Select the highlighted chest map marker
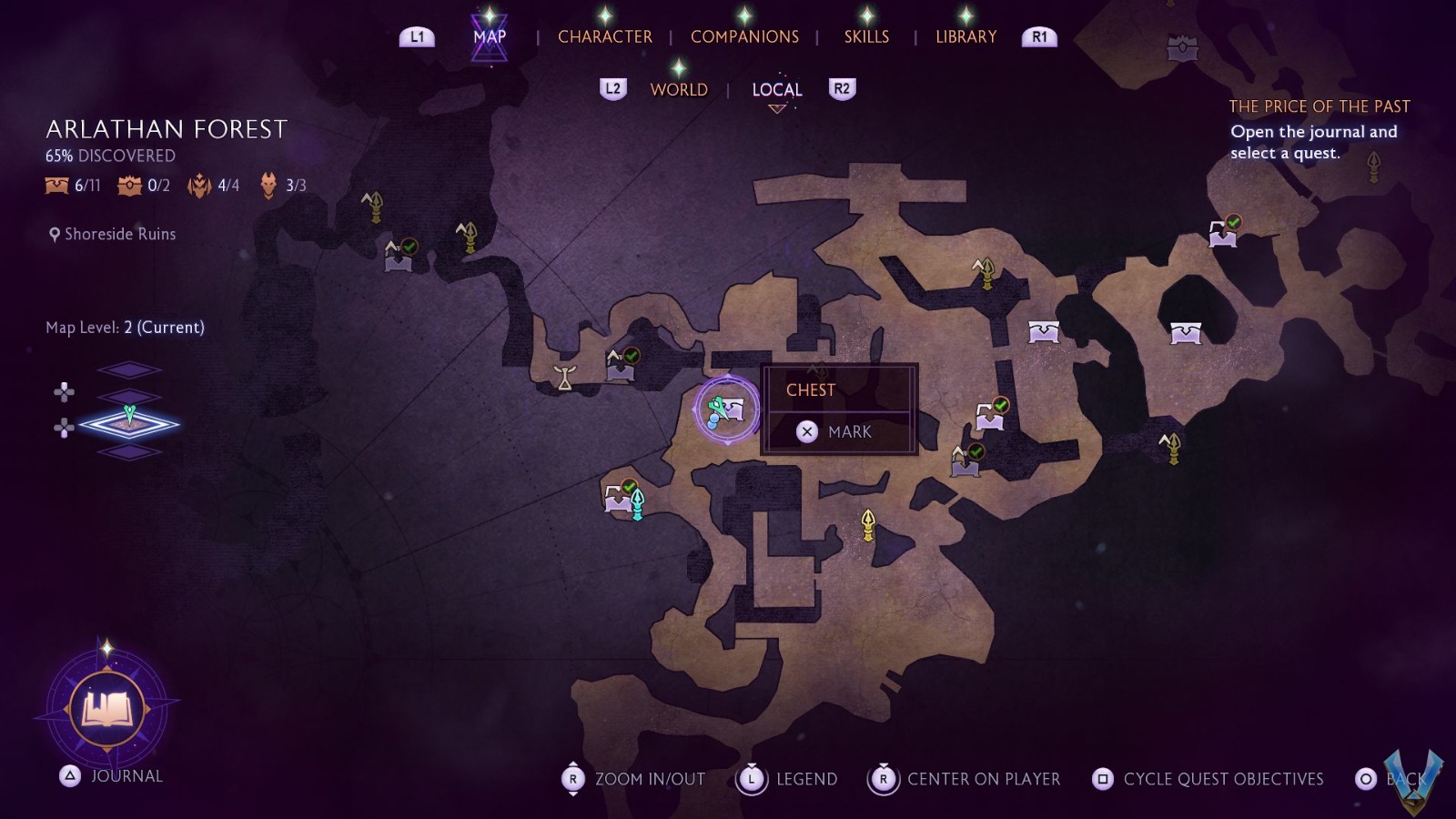Image resolution: width=1456 pixels, height=819 pixels. coord(726,410)
